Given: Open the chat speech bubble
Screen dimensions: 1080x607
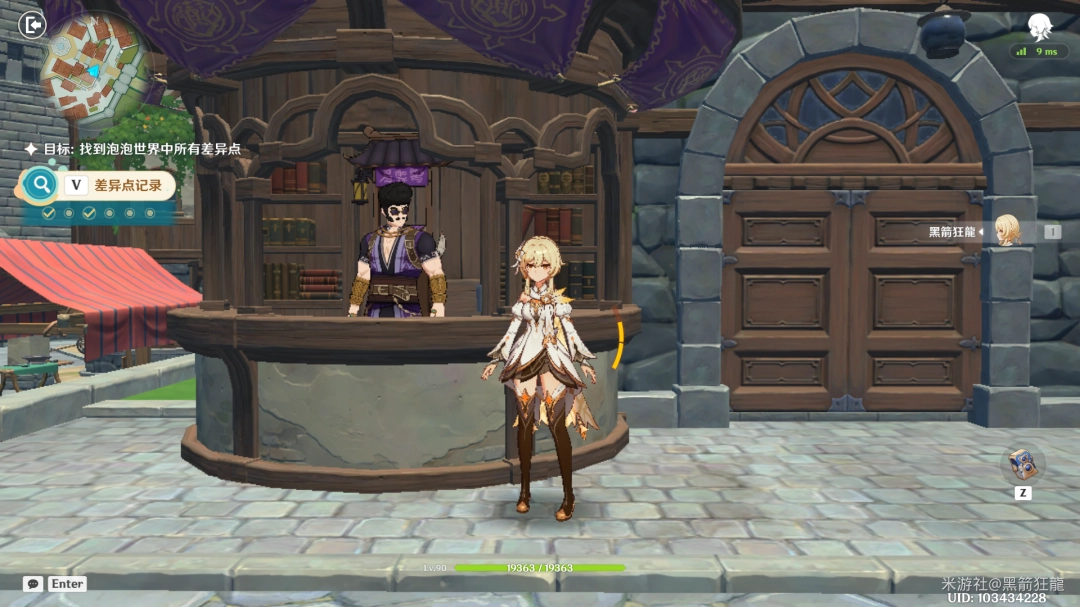Looking at the screenshot, I should (x=33, y=584).
